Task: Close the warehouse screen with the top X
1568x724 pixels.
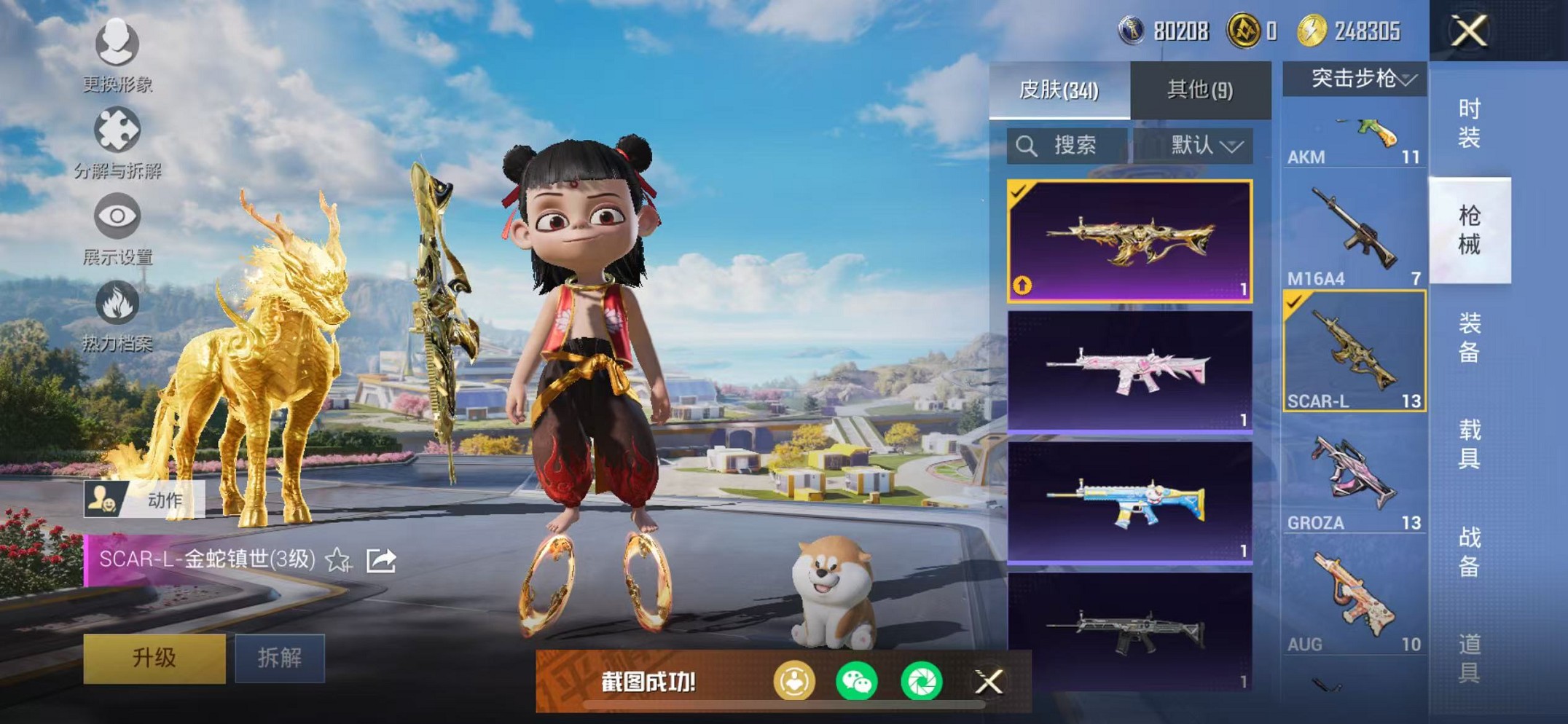Action: [1469, 31]
